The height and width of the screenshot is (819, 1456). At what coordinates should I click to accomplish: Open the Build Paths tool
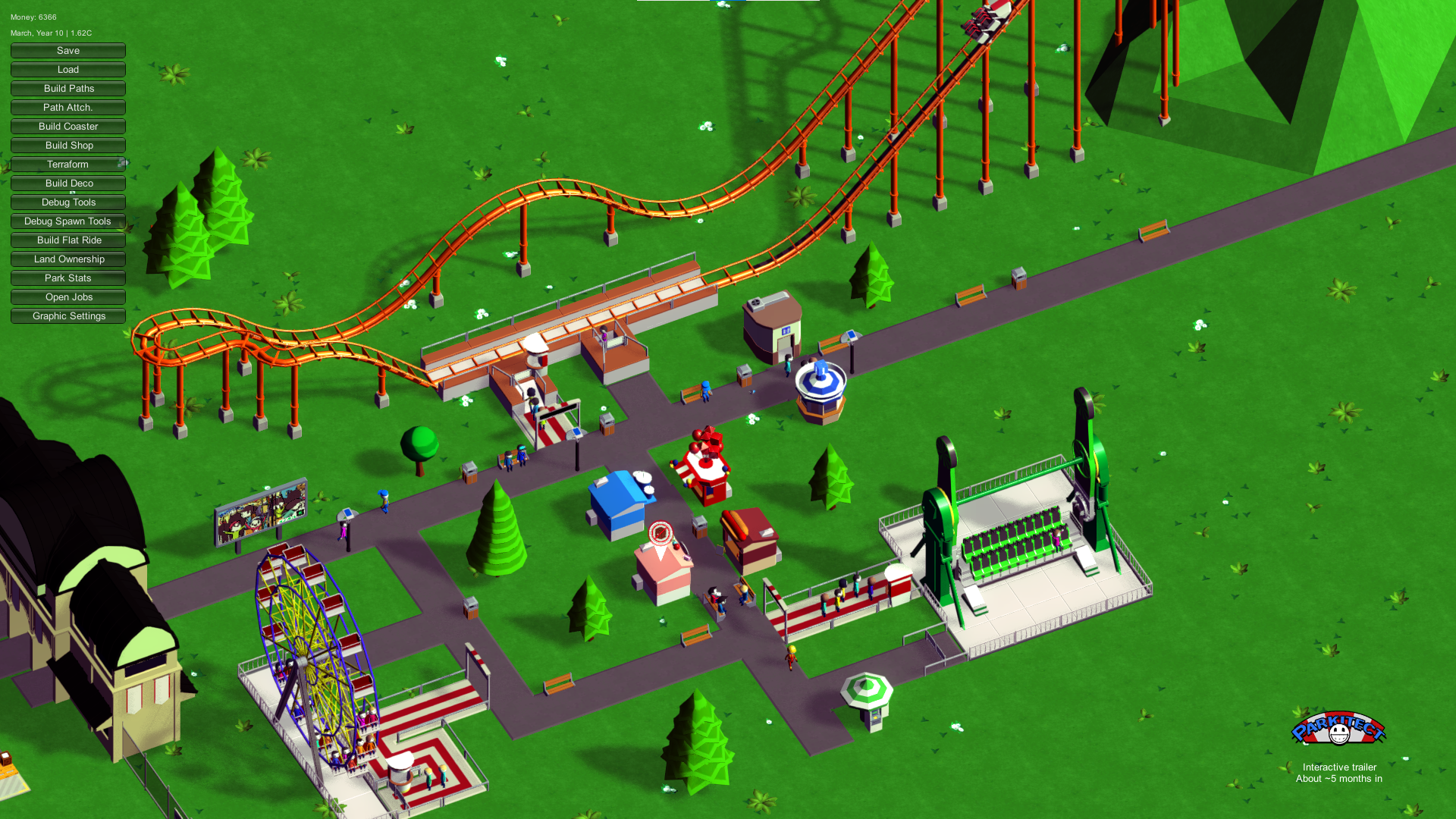68,89
